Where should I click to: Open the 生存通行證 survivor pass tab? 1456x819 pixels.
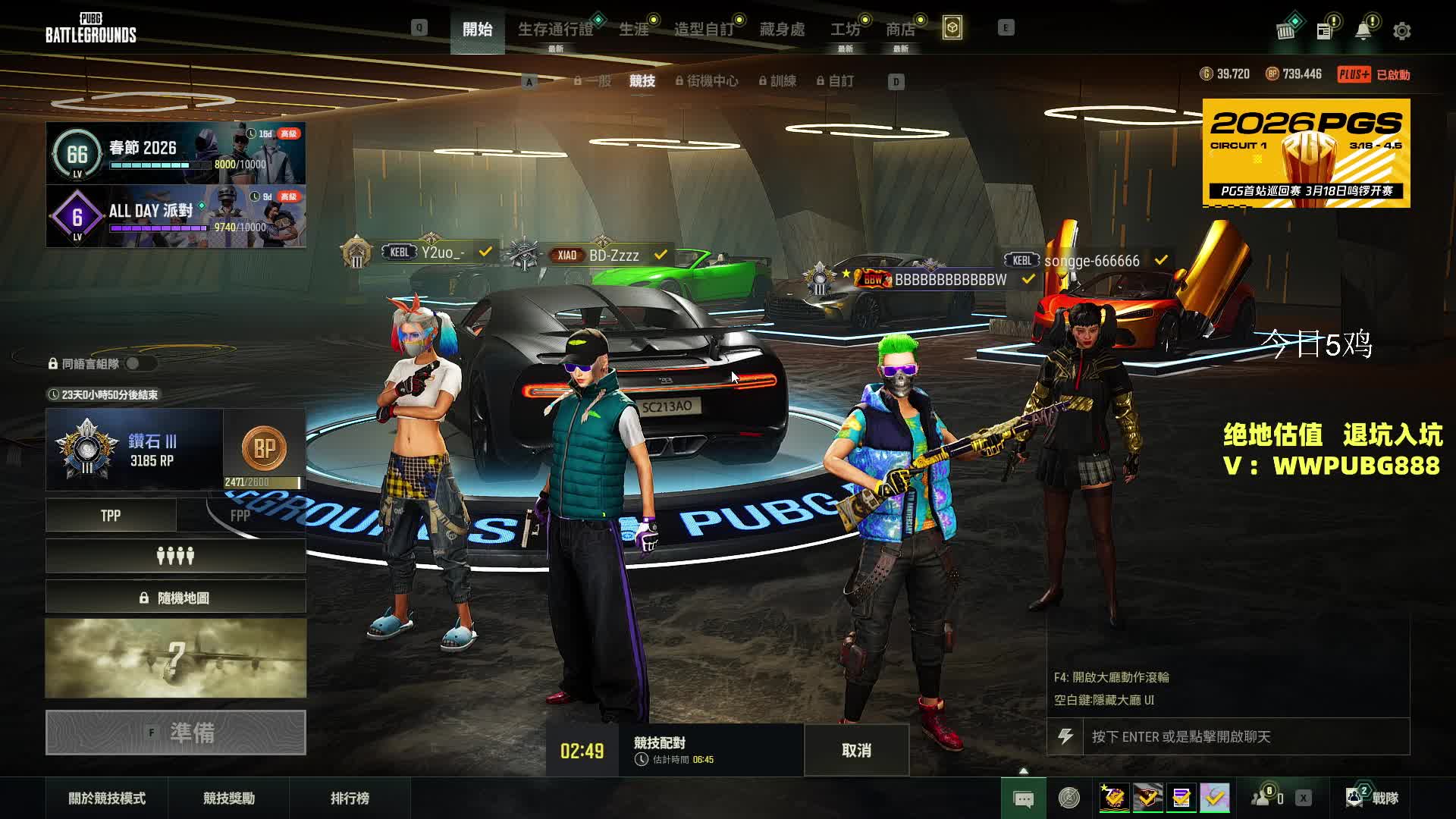click(555, 30)
